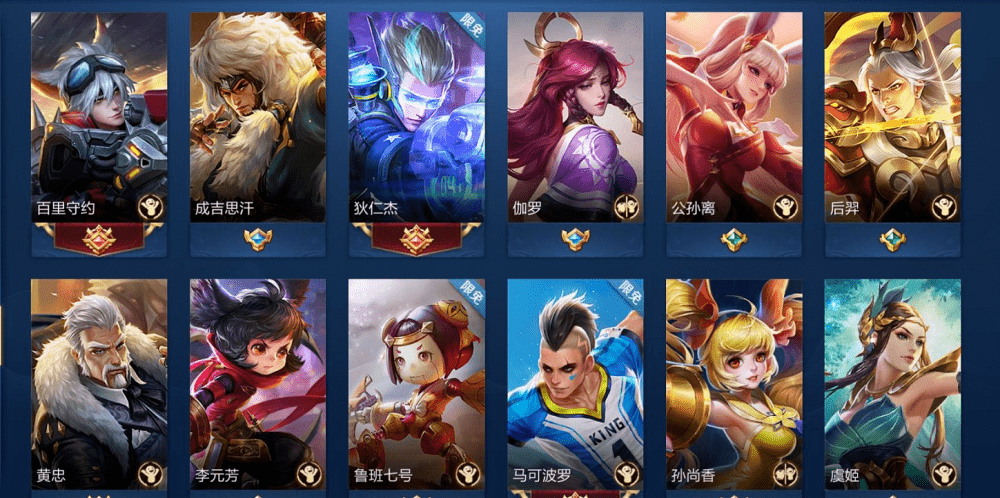Pick the 李元芳 hero card
The image size is (1000, 498).
258,383
